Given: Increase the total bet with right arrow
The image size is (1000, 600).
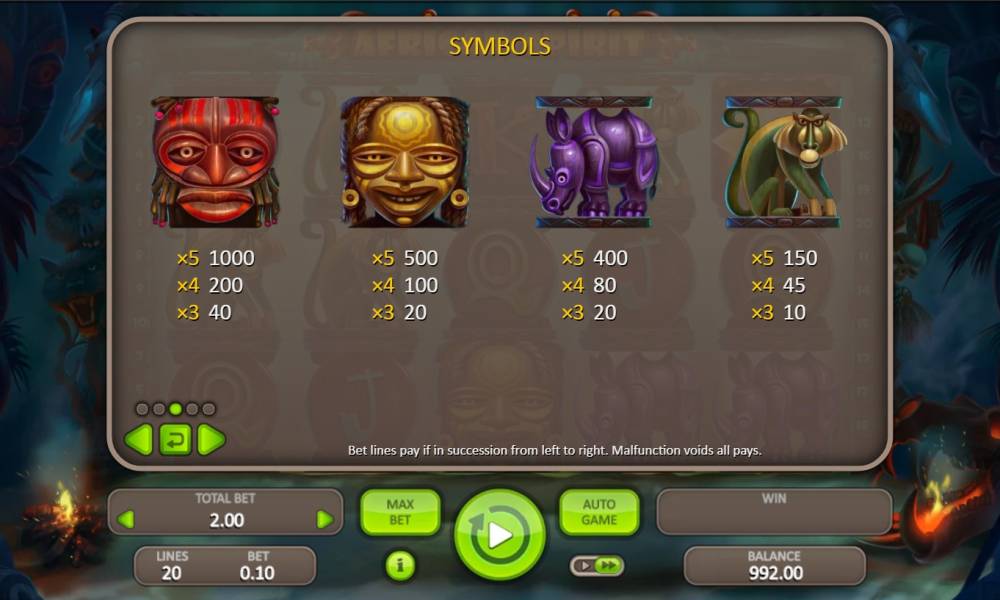Looking at the screenshot, I should [x=324, y=519].
